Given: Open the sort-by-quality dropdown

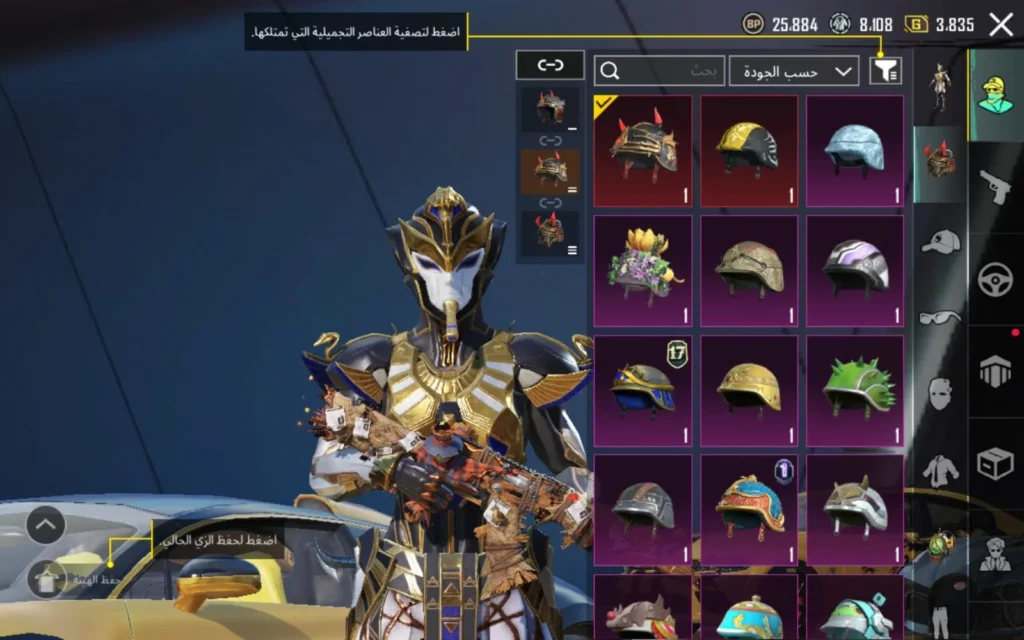Looking at the screenshot, I should point(794,70).
